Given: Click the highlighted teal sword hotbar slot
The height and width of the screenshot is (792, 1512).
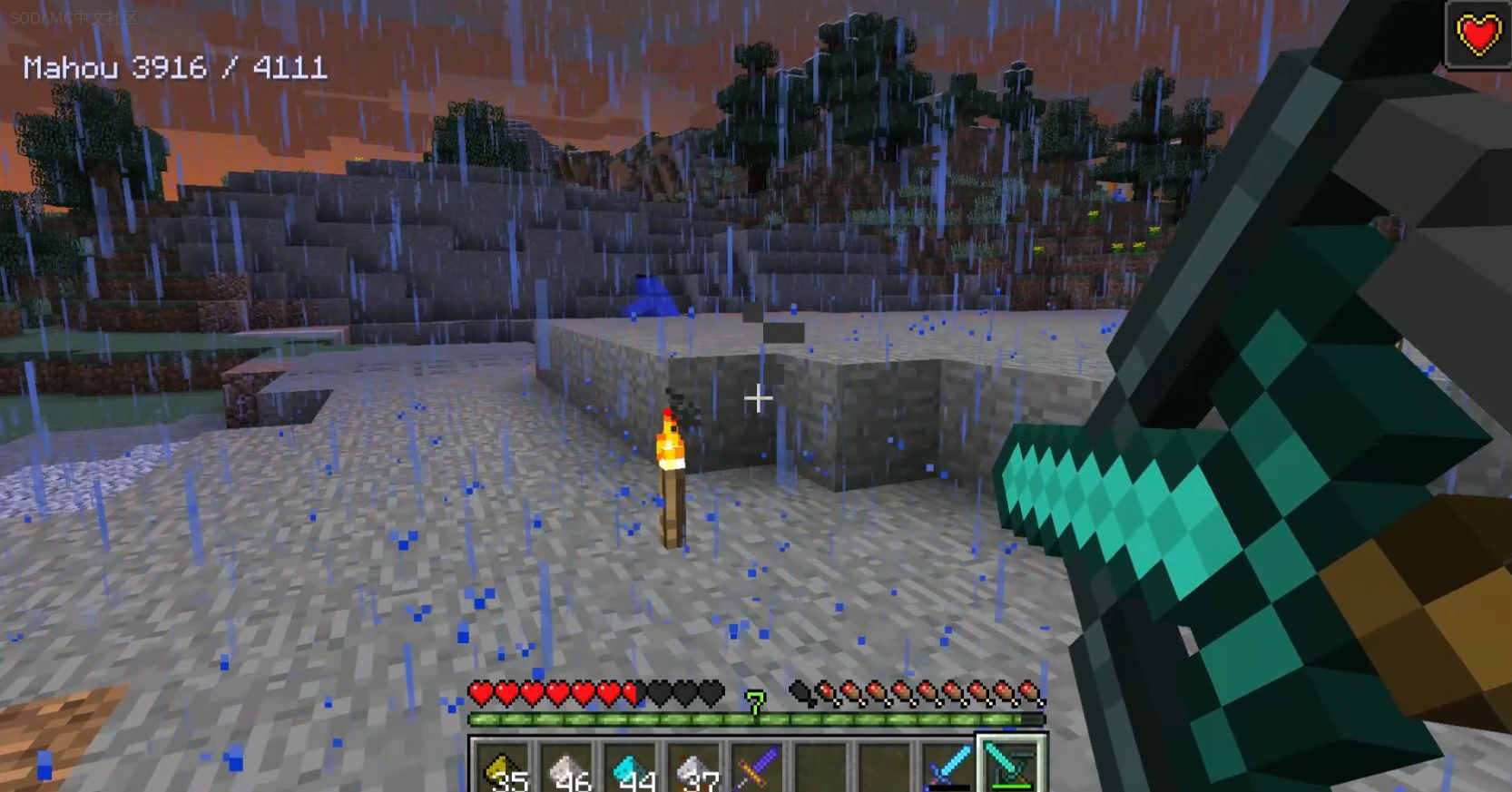Looking at the screenshot, I should point(1011,766).
